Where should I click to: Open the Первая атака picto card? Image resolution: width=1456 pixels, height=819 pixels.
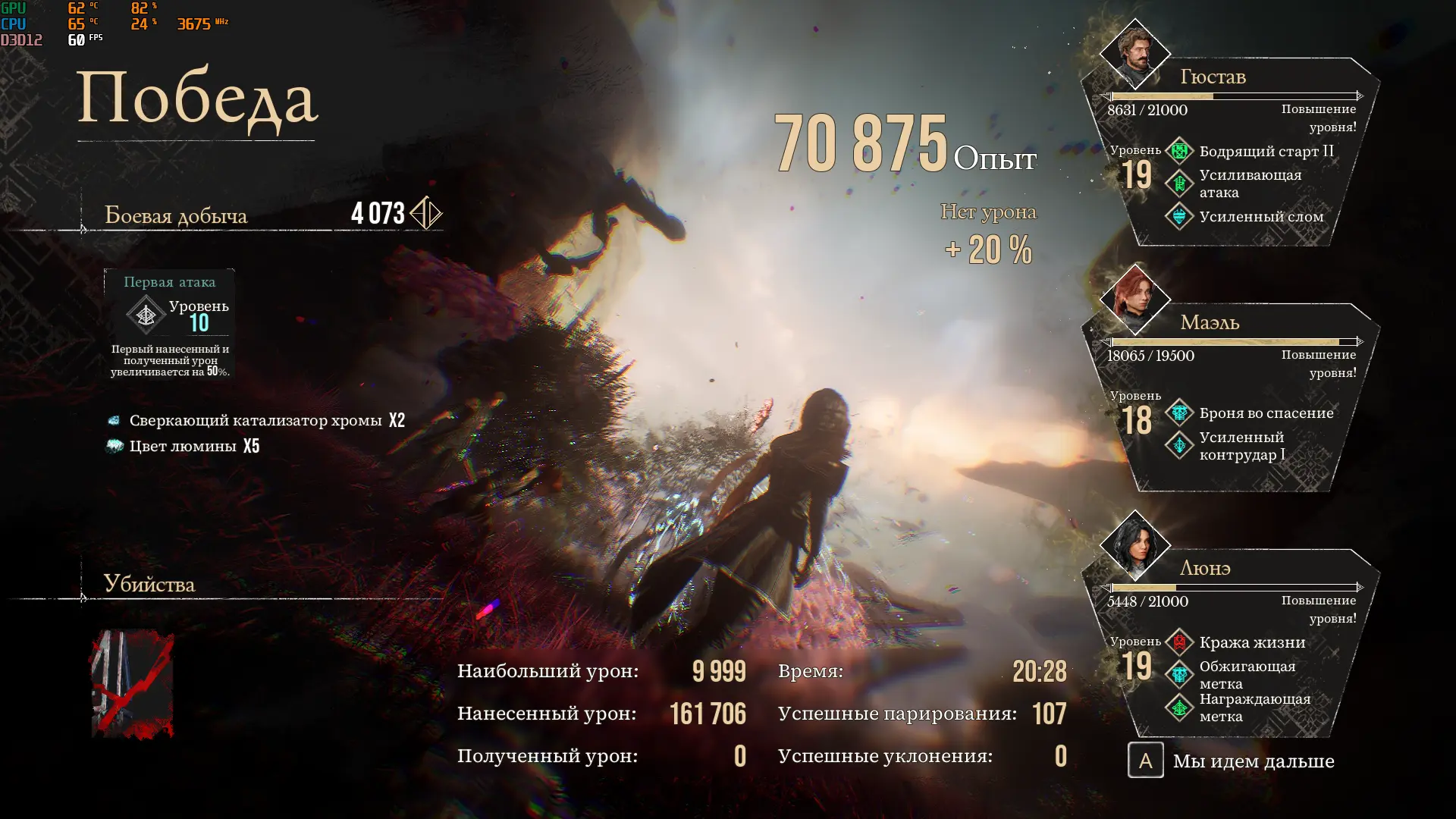pyautogui.click(x=169, y=324)
